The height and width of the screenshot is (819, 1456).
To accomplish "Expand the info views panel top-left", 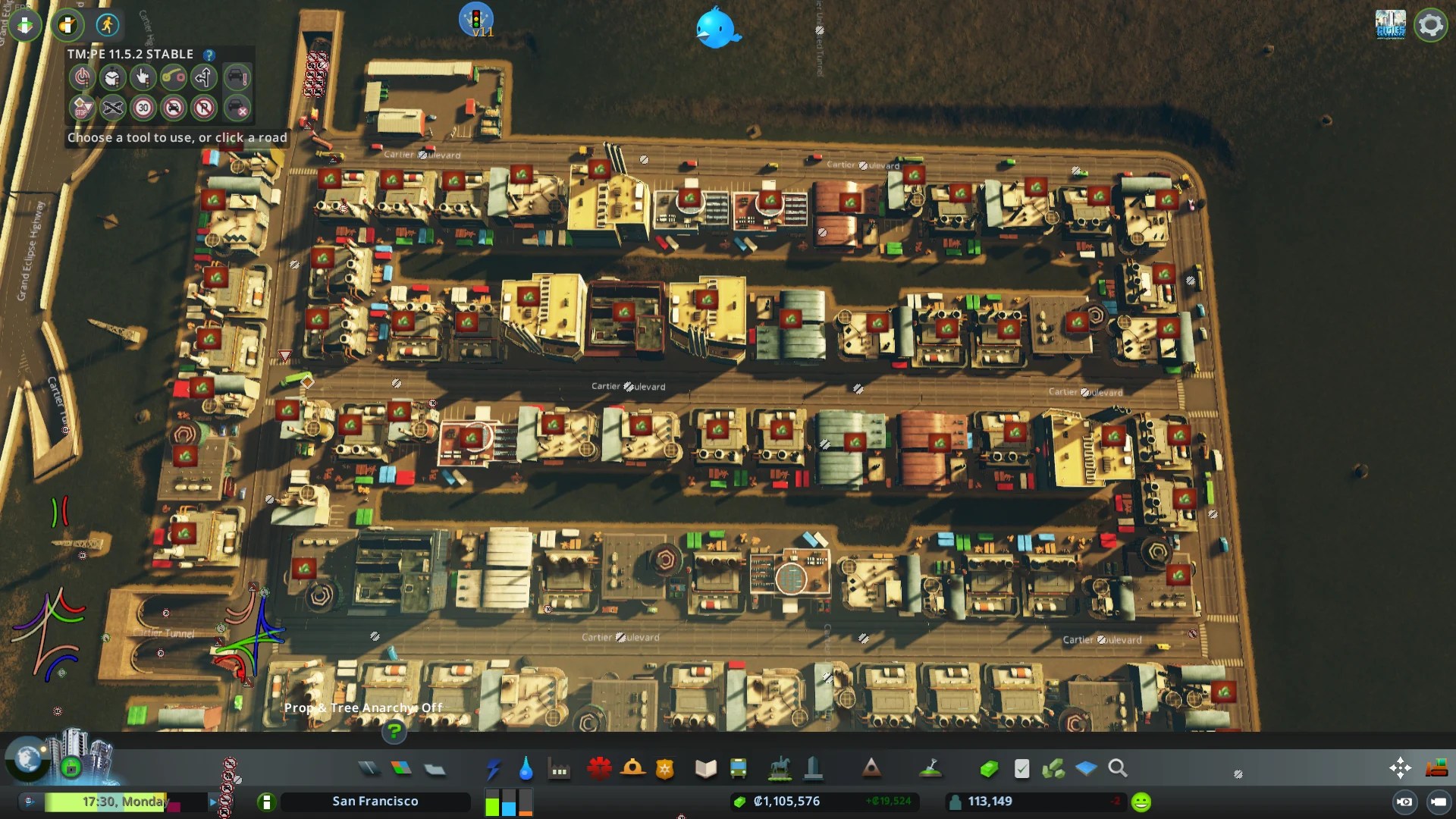I will tap(26, 25).
